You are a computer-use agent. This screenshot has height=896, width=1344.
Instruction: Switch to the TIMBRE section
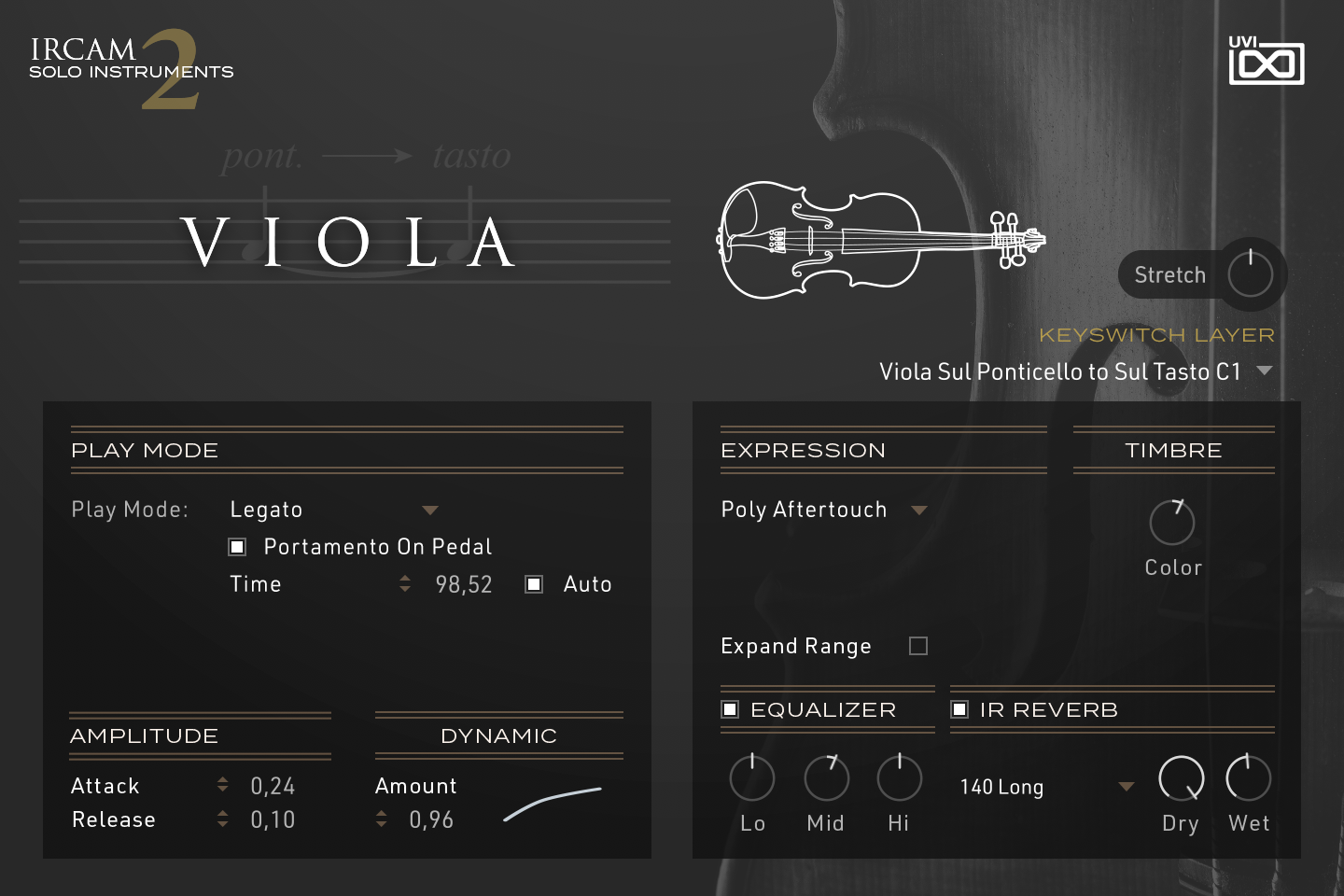(1173, 450)
